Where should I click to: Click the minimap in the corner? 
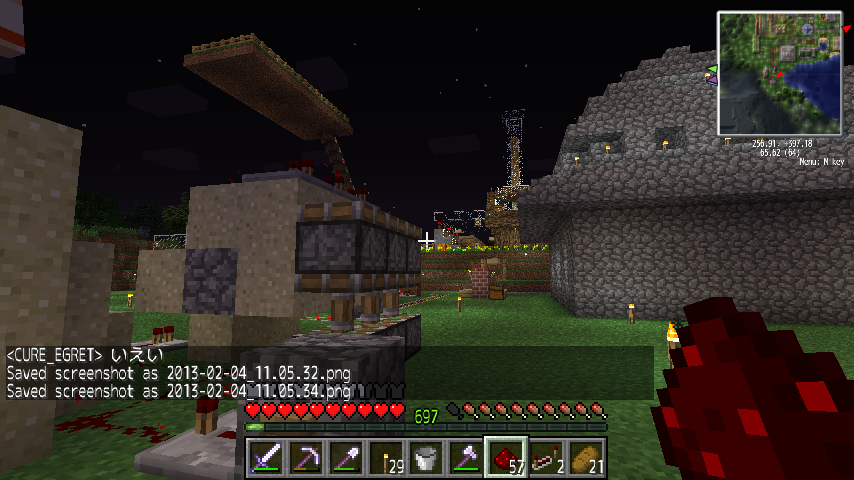tap(780, 73)
